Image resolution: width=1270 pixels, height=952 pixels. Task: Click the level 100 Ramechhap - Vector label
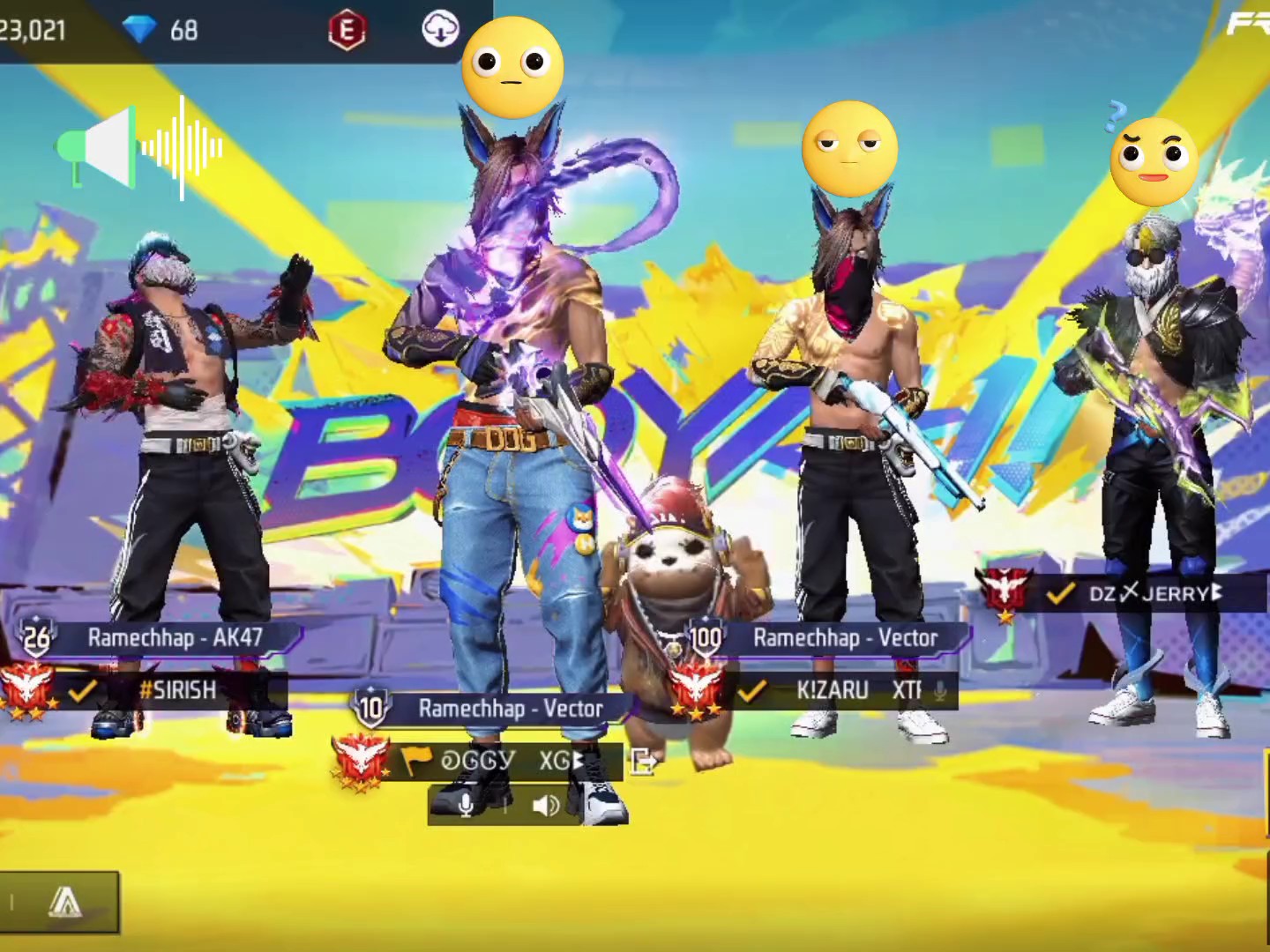coord(843,637)
